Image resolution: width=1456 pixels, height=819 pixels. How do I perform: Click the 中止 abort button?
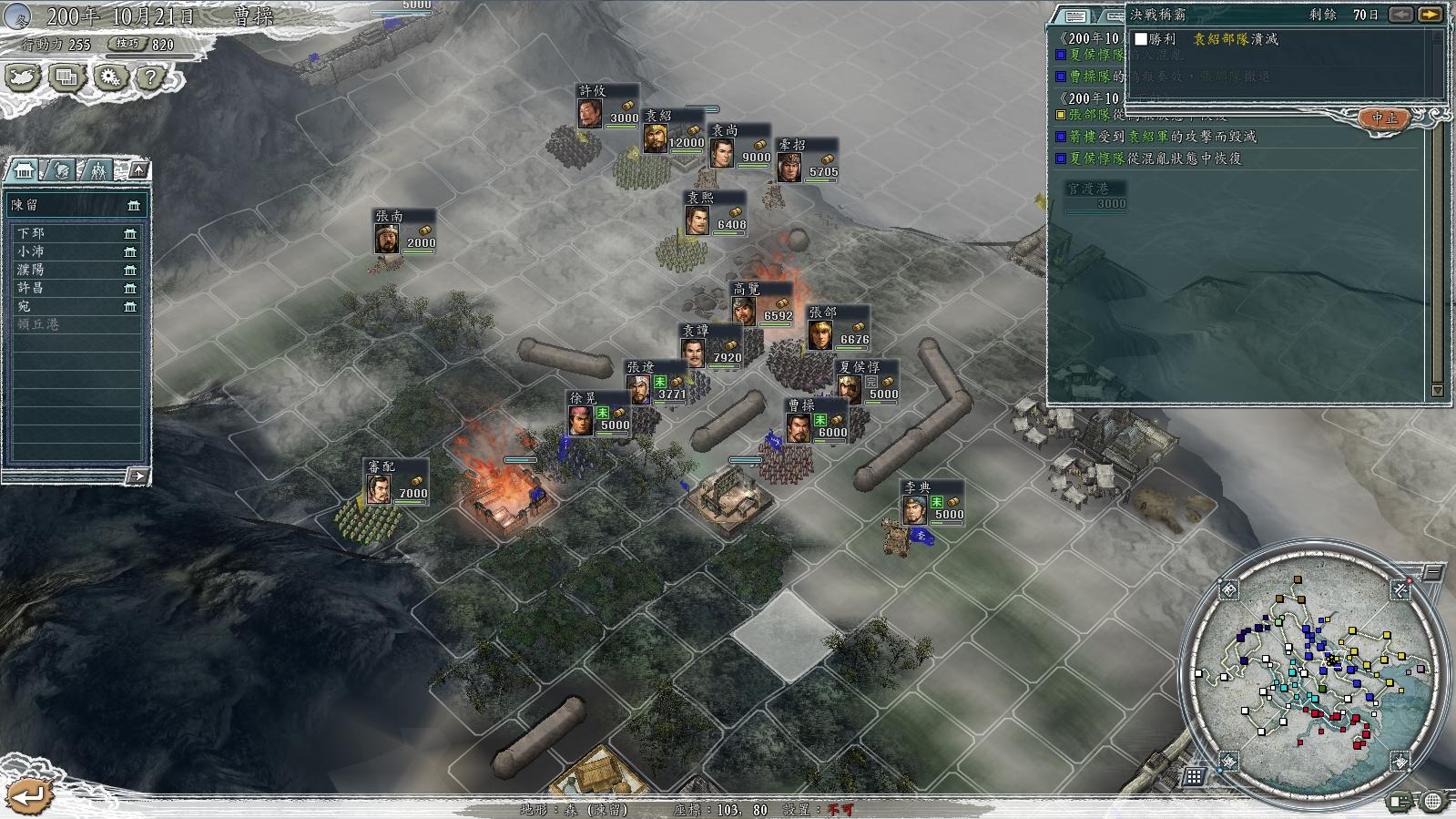tap(1384, 118)
